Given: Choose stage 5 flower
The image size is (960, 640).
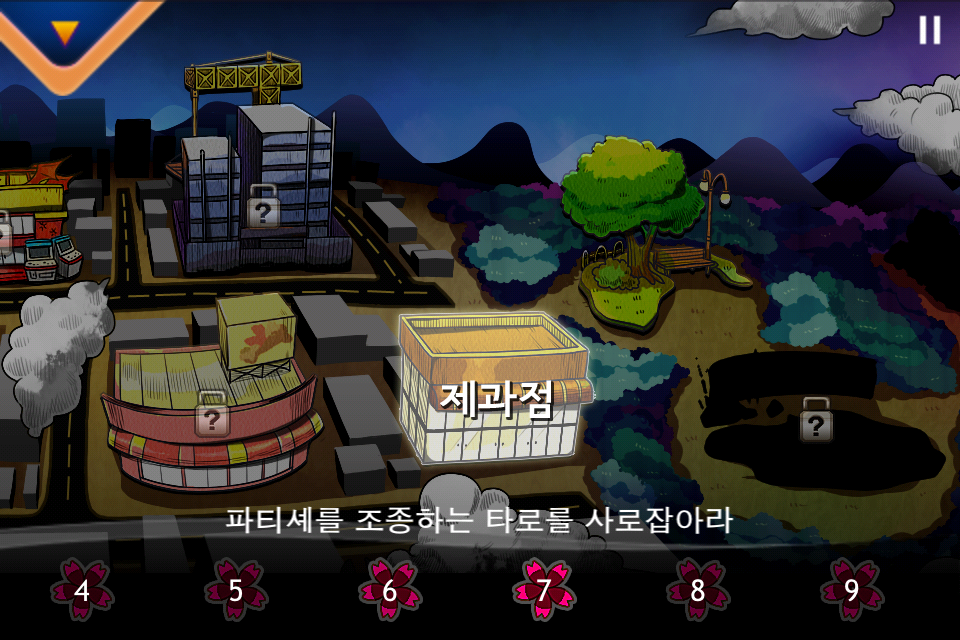Looking at the screenshot, I should tap(236, 590).
